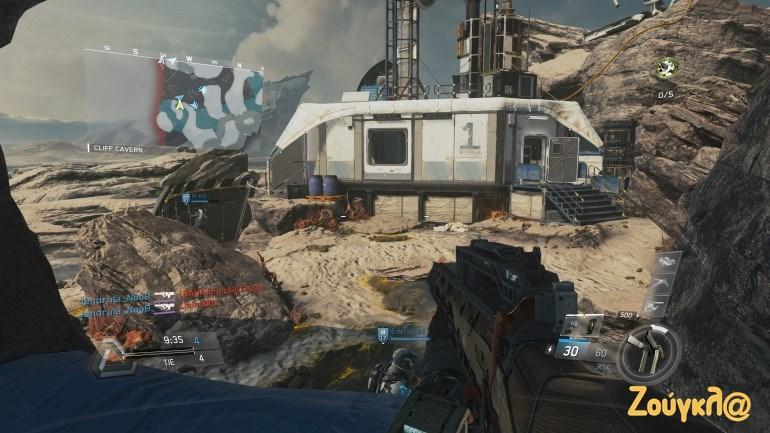Select the middle scorestreak slot above the payload meter
The width and height of the screenshot is (770, 433).
point(665,283)
